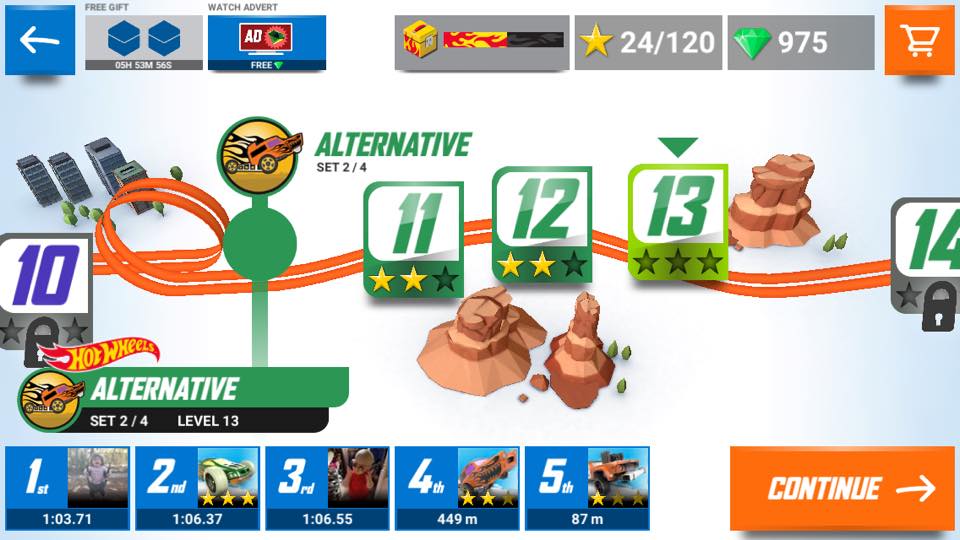Open the Free Gift boxes panel

click(x=143, y=41)
